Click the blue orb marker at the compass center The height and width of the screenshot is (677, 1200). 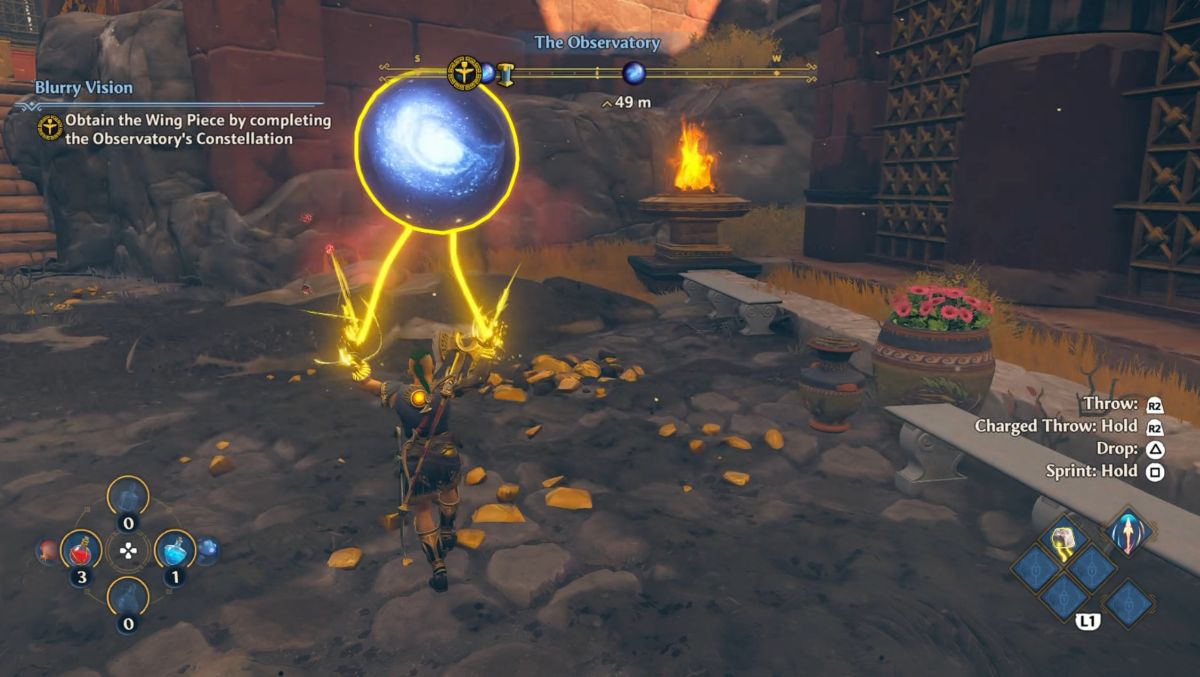click(633, 73)
